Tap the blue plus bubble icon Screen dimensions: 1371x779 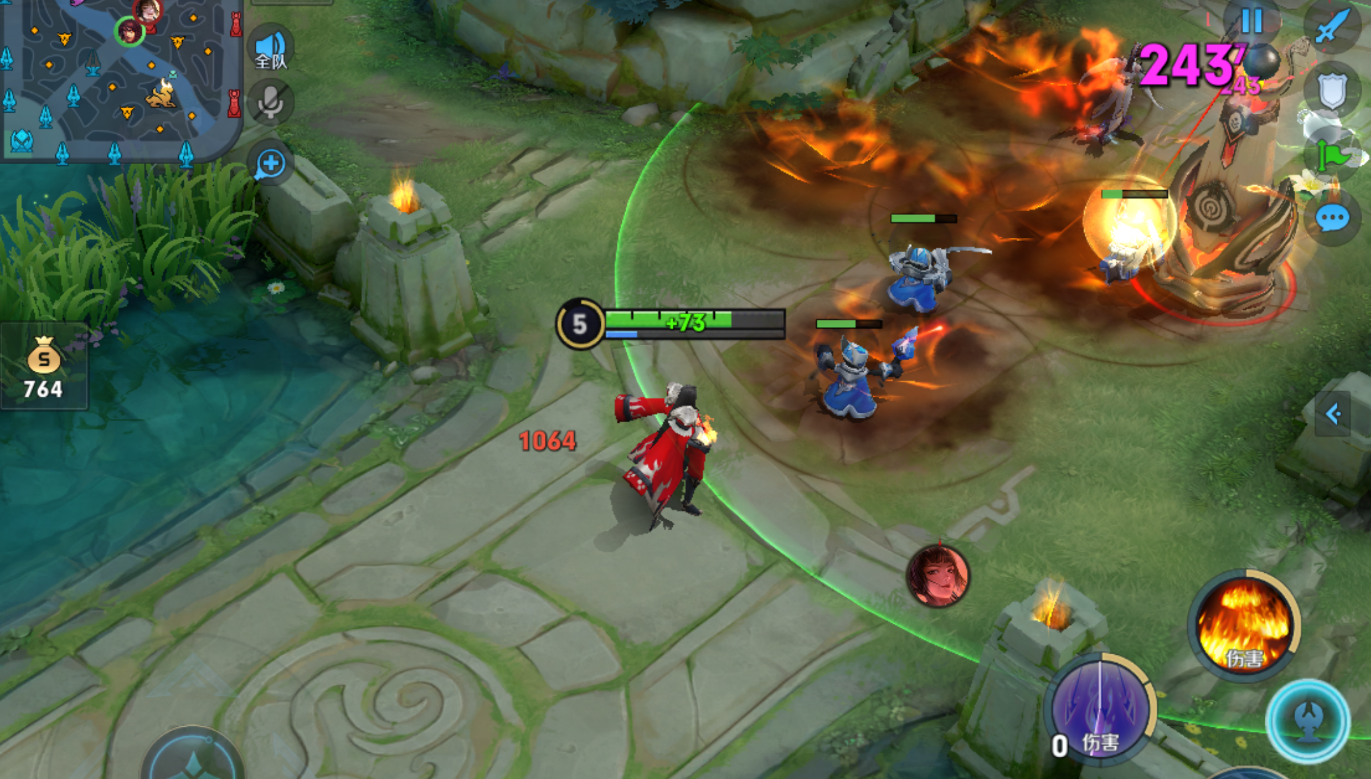tap(270, 163)
